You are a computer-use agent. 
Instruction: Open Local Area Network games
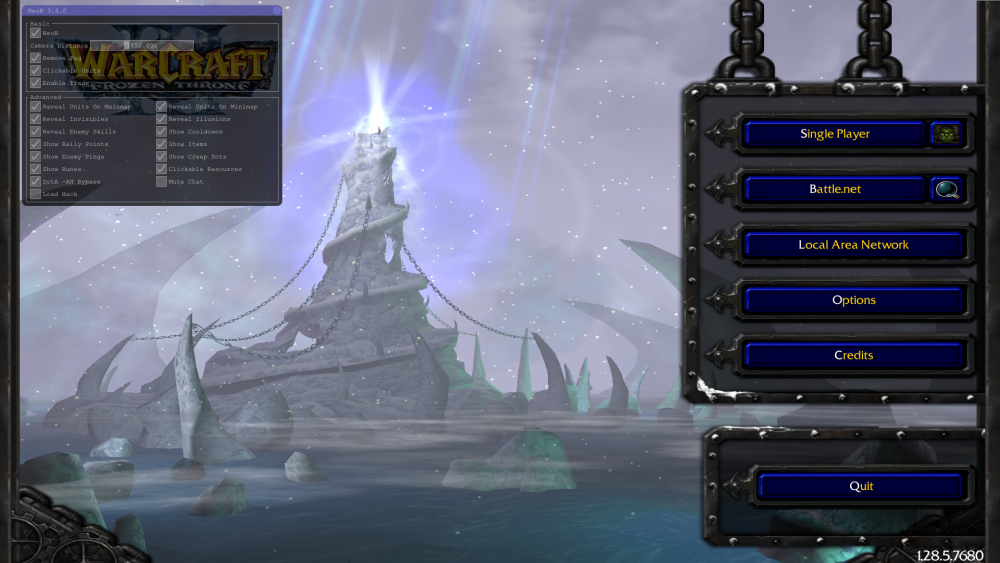click(x=853, y=245)
